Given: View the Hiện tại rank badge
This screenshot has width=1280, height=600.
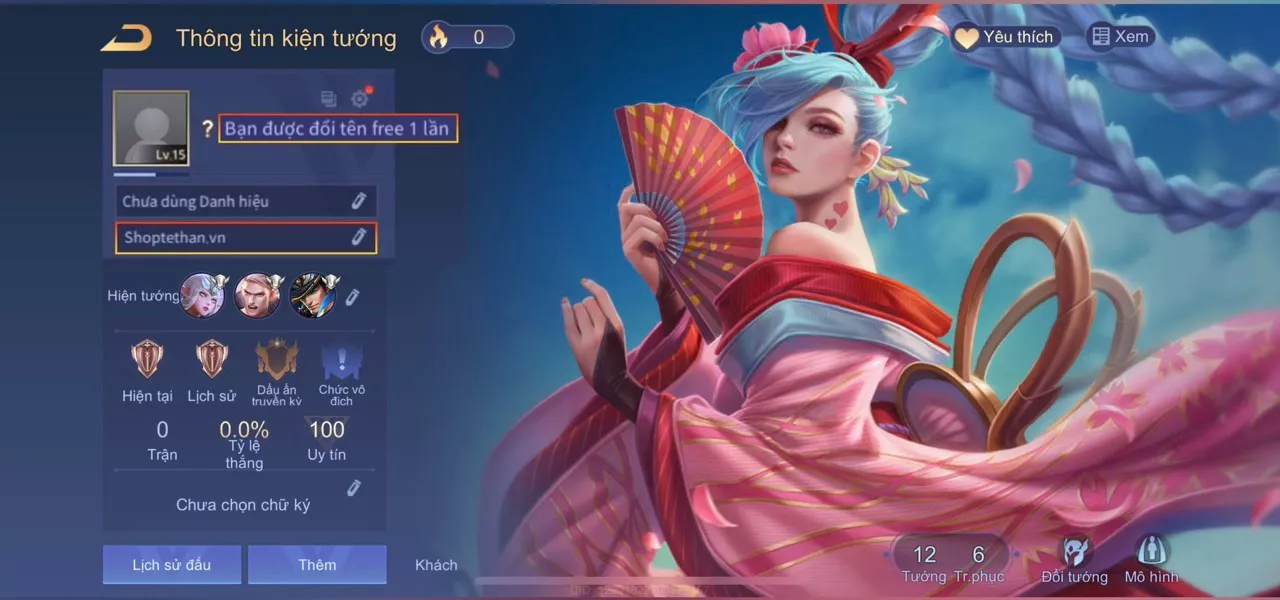Looking at the screenshot, I should coord(147,358).
